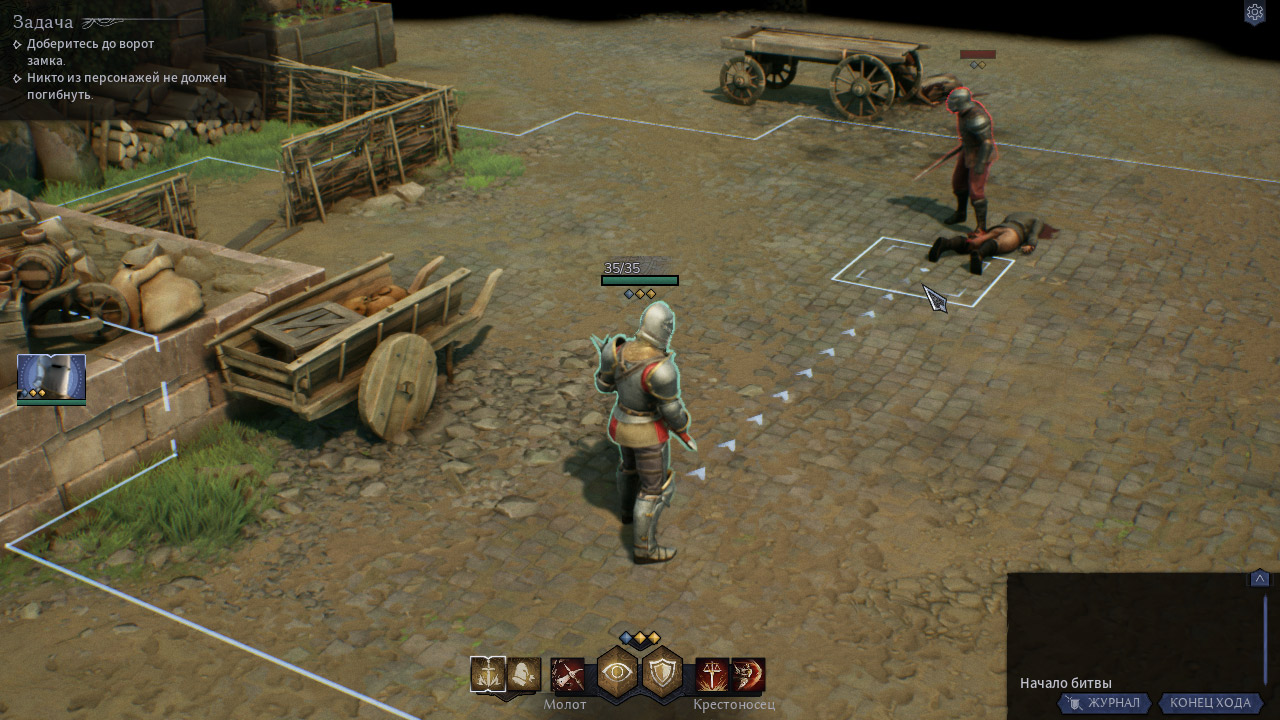Trigger the red charging slash ability

748,675
